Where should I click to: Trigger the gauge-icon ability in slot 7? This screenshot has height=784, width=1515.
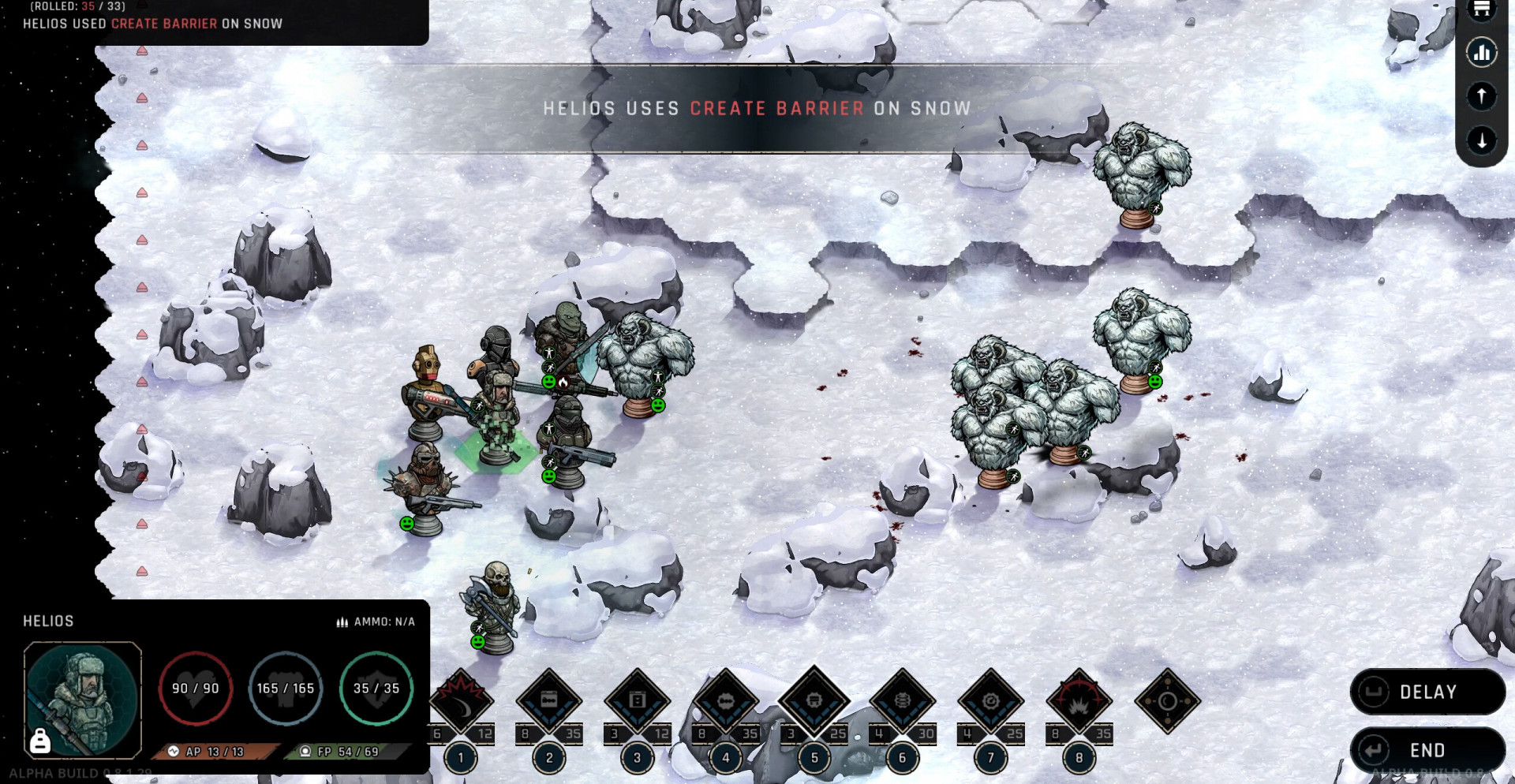coord(991,700)
